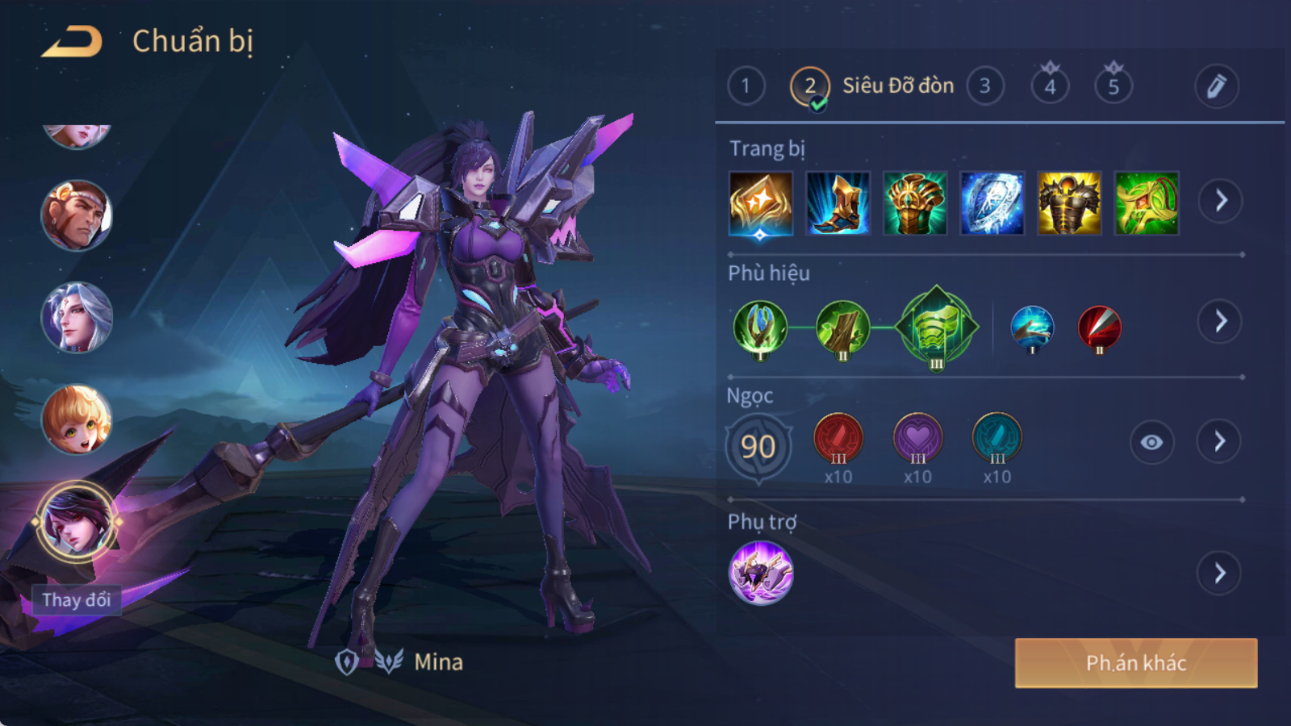Select the red blade tier II badge
This screenshot has height=726, width=1291.
click(1099, 328)
